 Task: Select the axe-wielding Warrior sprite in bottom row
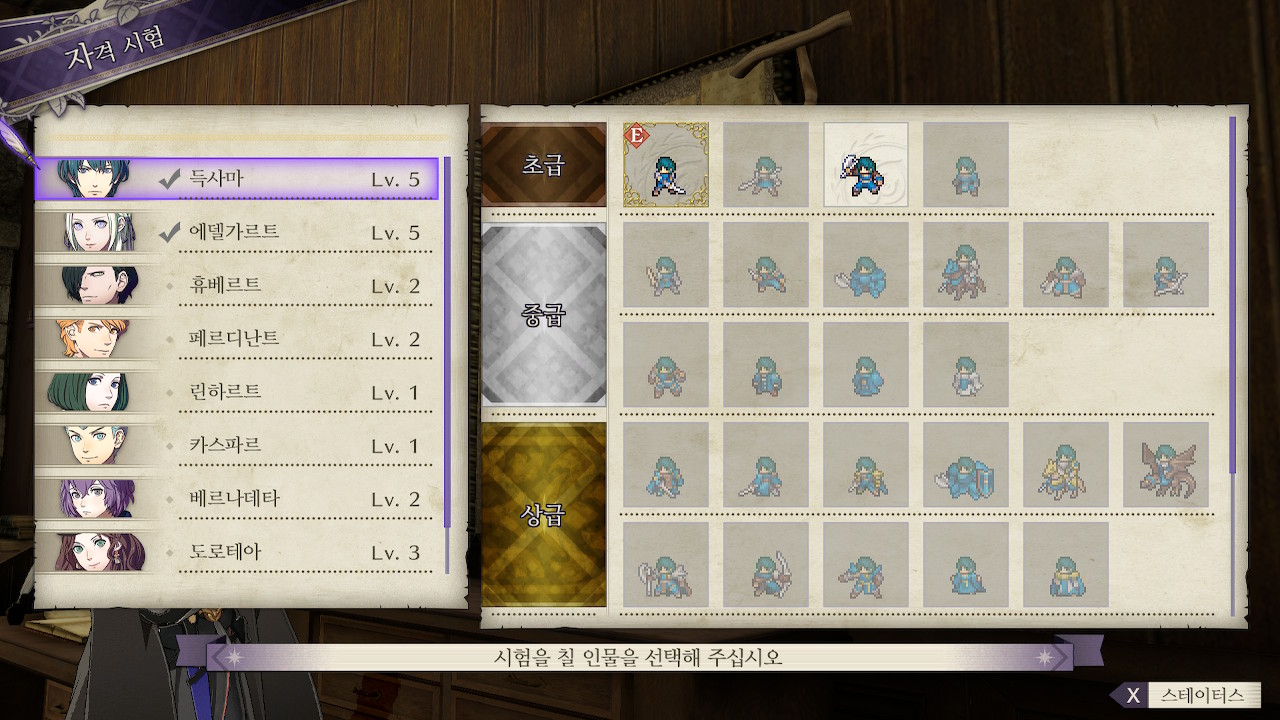(666, 565)
